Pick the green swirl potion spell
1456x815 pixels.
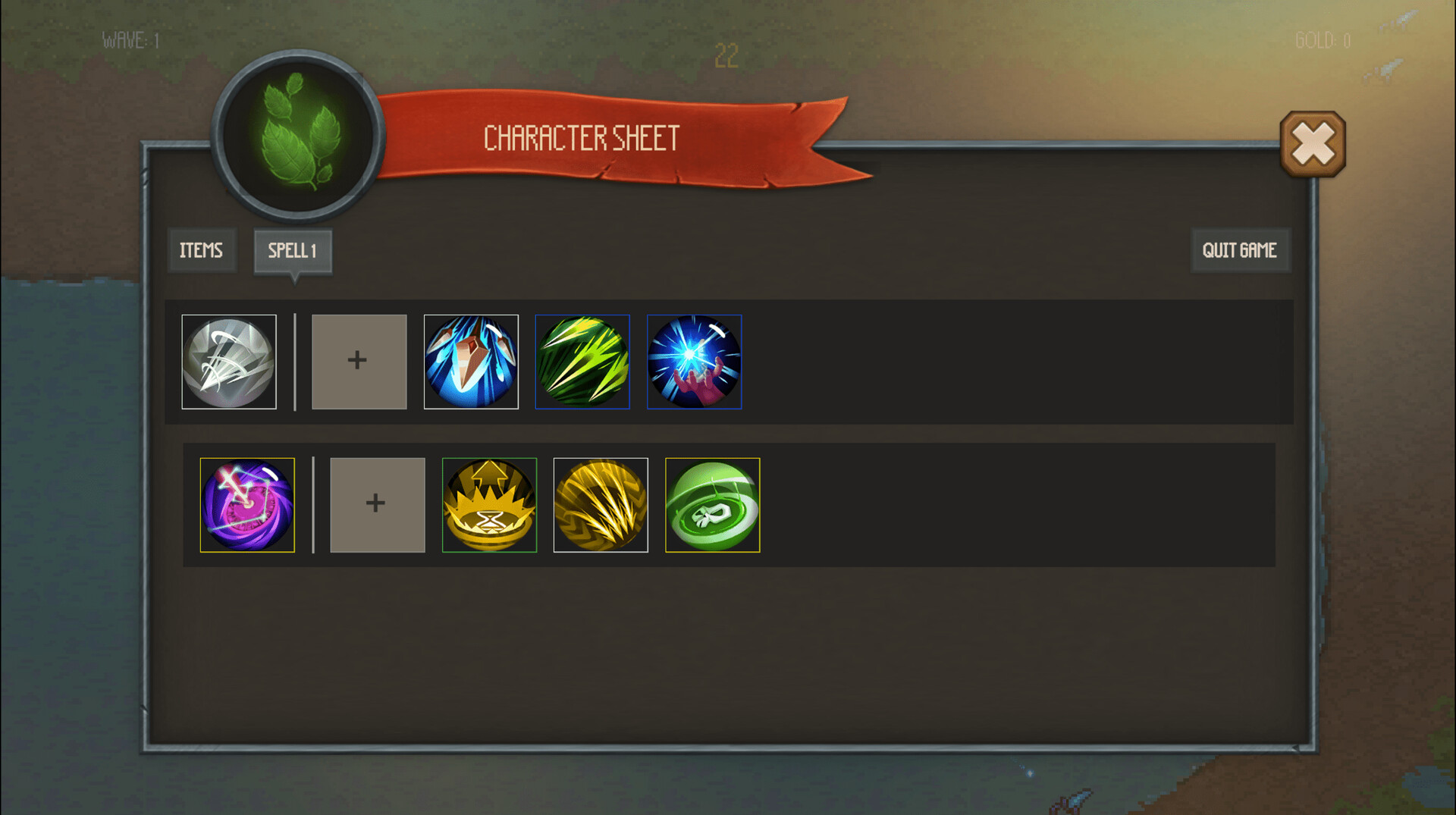tap(712, 505)
